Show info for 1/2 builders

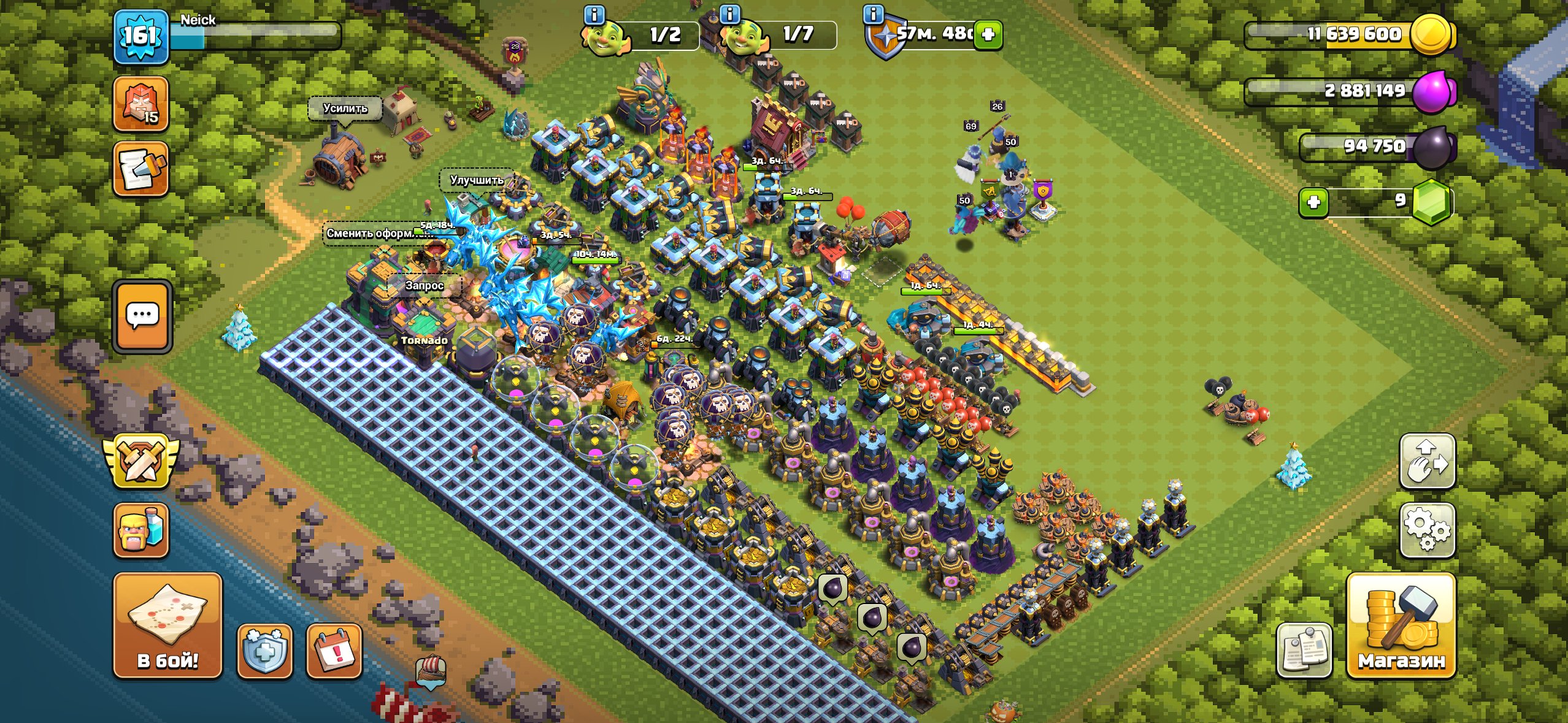click(594, 14)
